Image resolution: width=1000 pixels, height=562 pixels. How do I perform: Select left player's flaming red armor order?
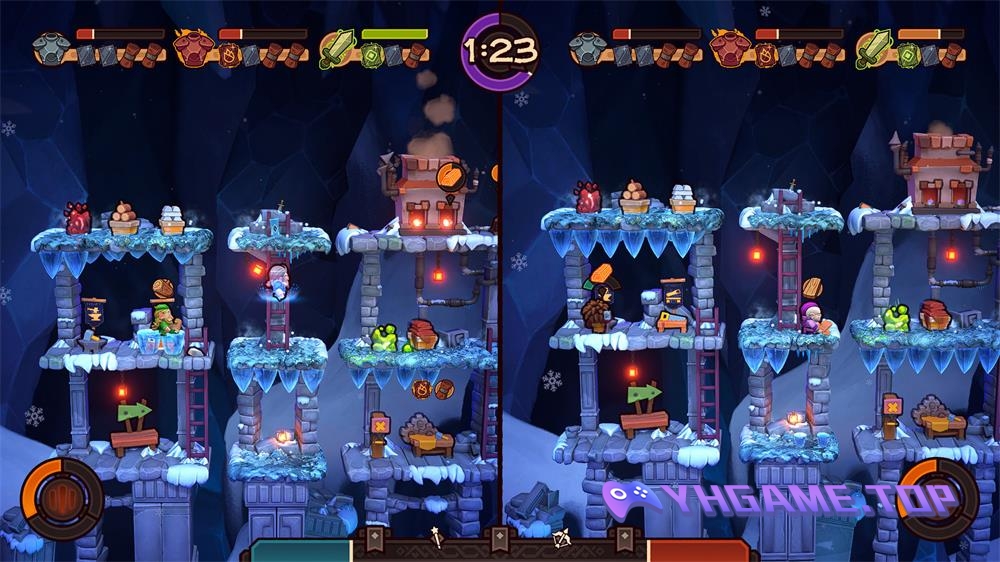pyautogui.click(x=191, y=48)
